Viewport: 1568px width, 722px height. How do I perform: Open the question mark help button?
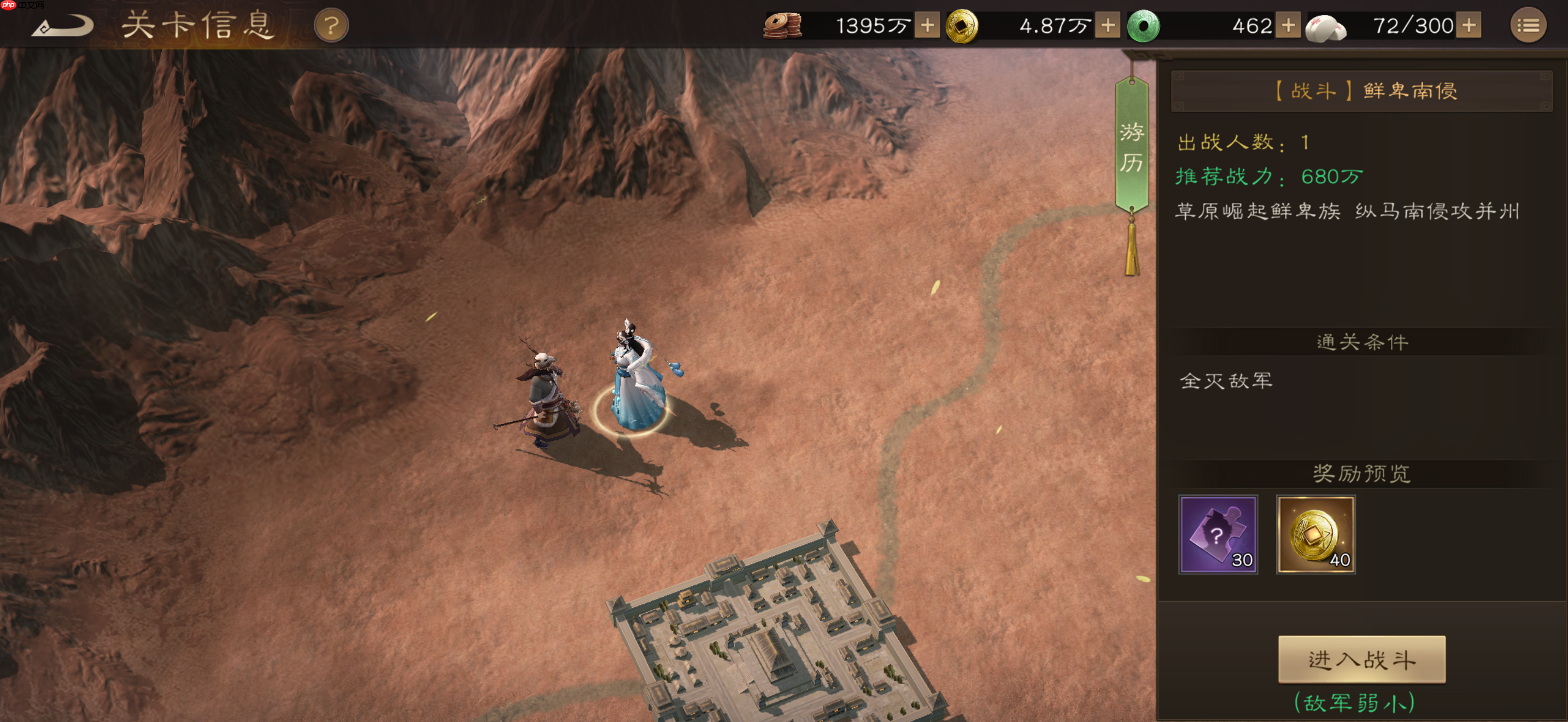(331, 26)
